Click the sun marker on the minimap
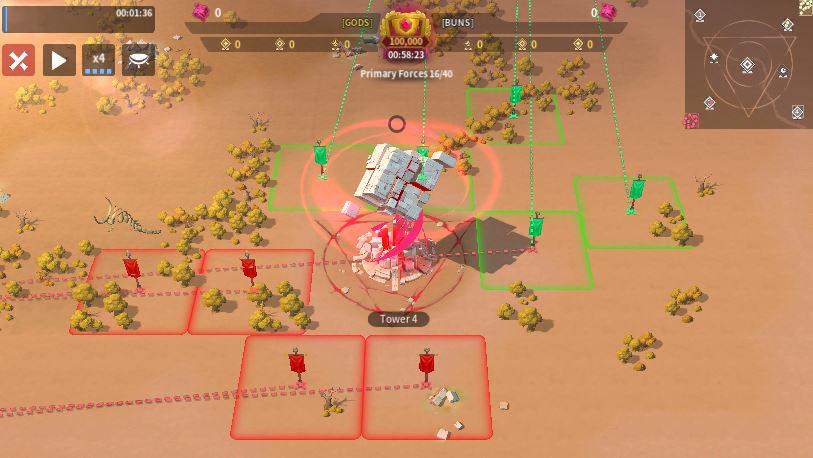This screenshot has width=813, height=458. point(714,58)
